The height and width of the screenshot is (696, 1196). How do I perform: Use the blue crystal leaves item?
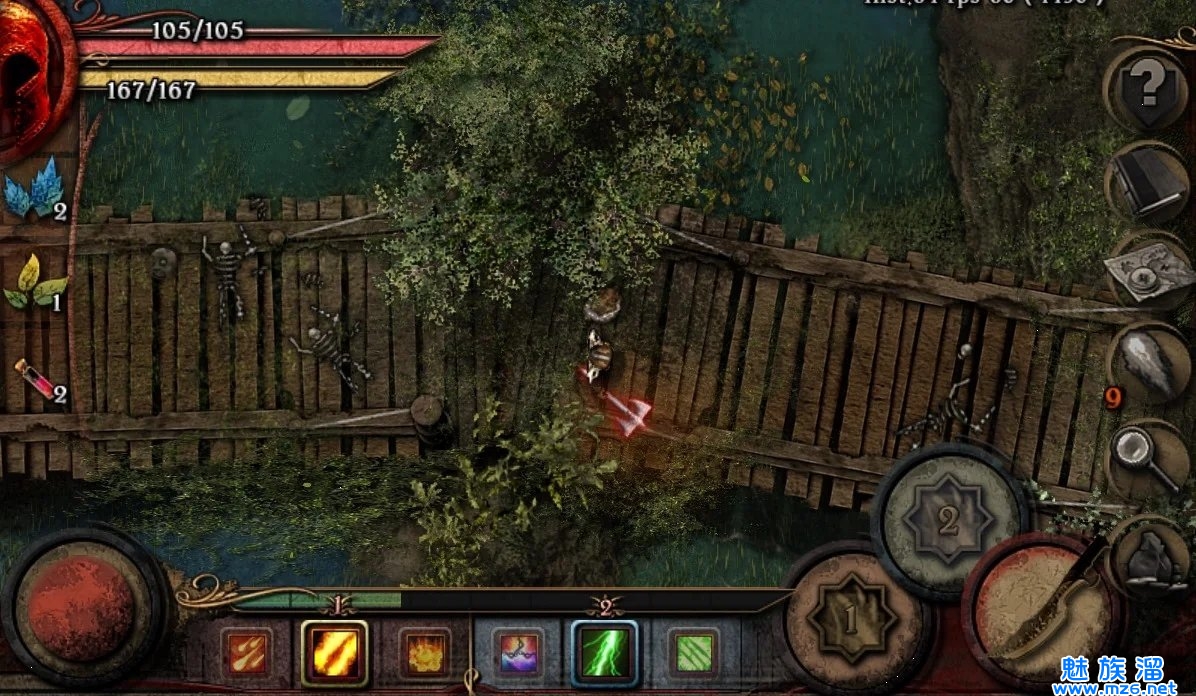tap(34, 189)
